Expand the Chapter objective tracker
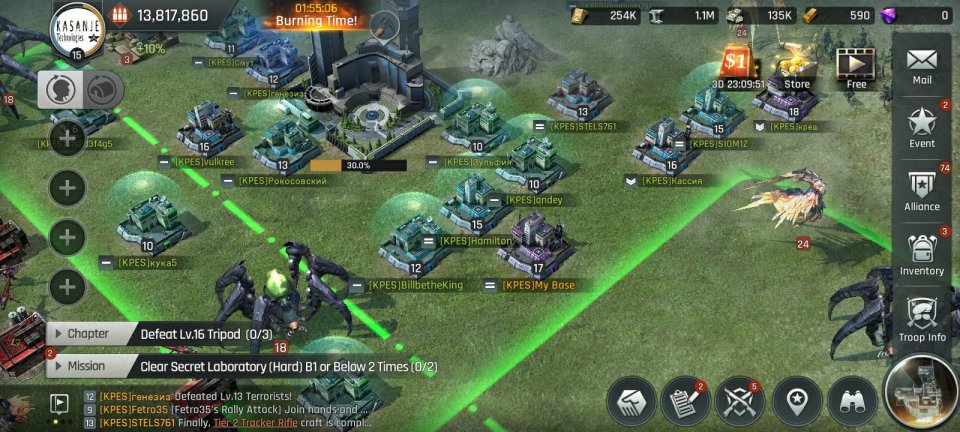Viewport: 960px width, 432px height. [90, 334]
